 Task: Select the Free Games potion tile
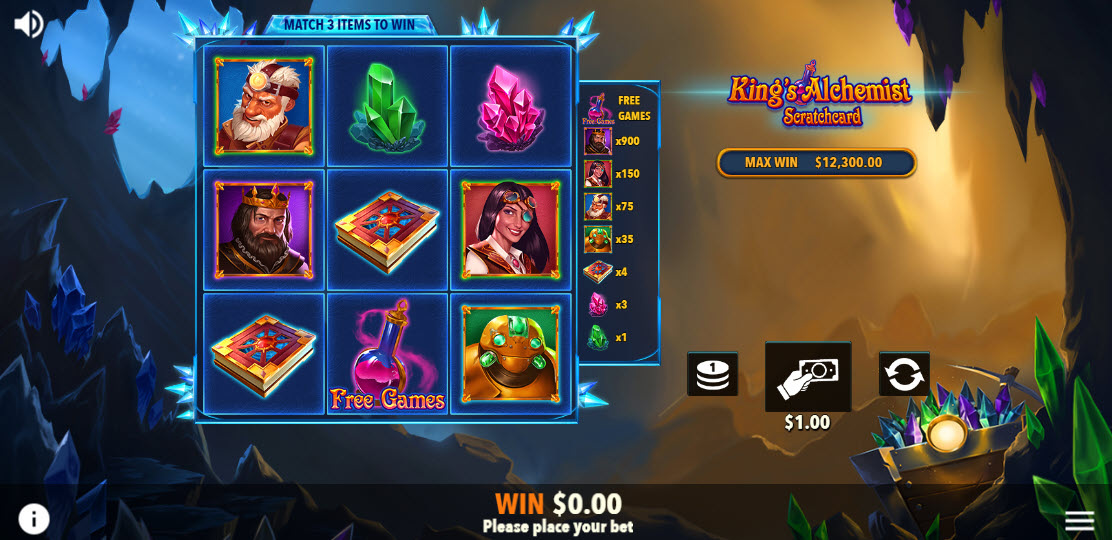pos(387,354)
